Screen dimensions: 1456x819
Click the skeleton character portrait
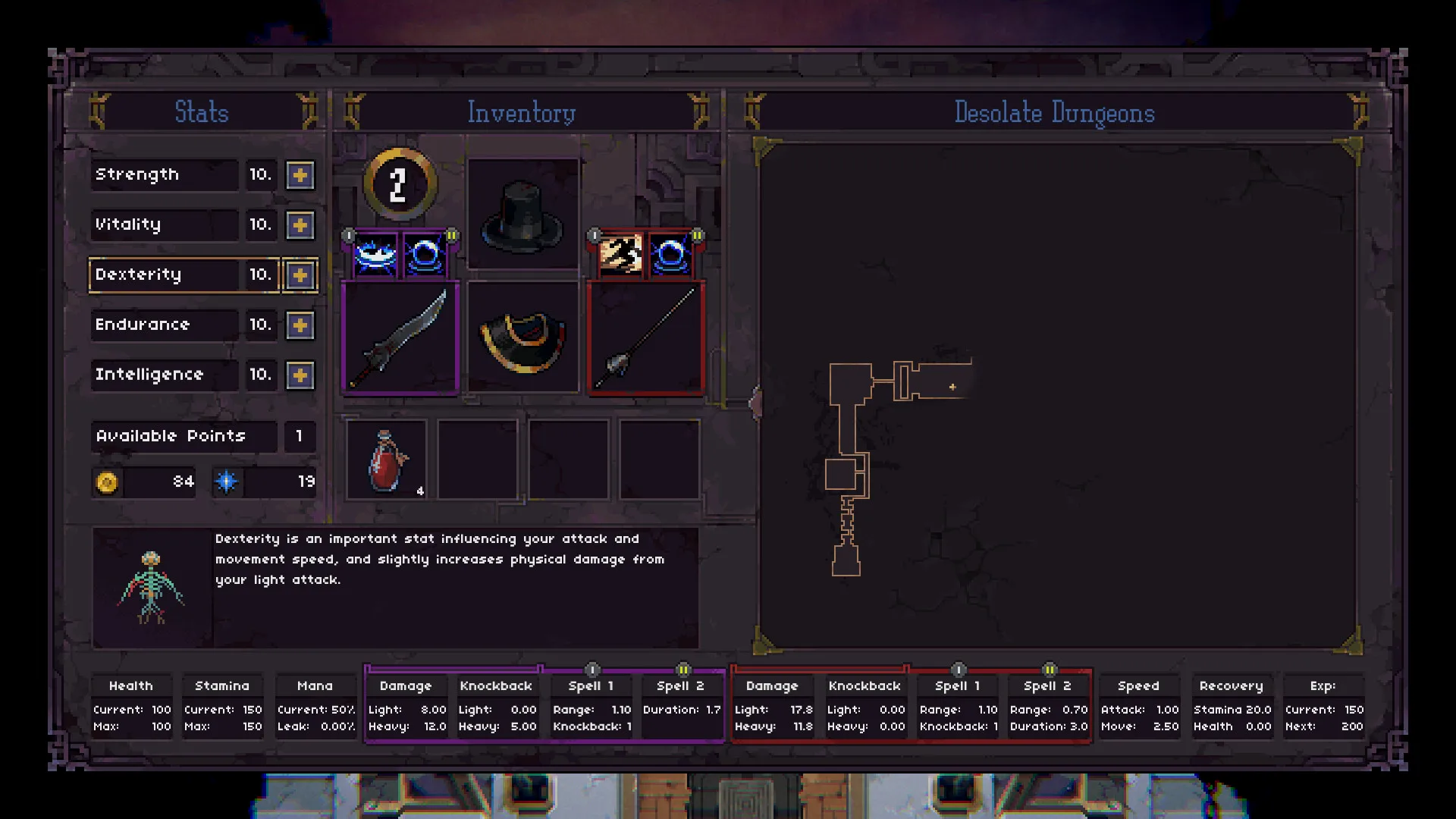(153, 589)
